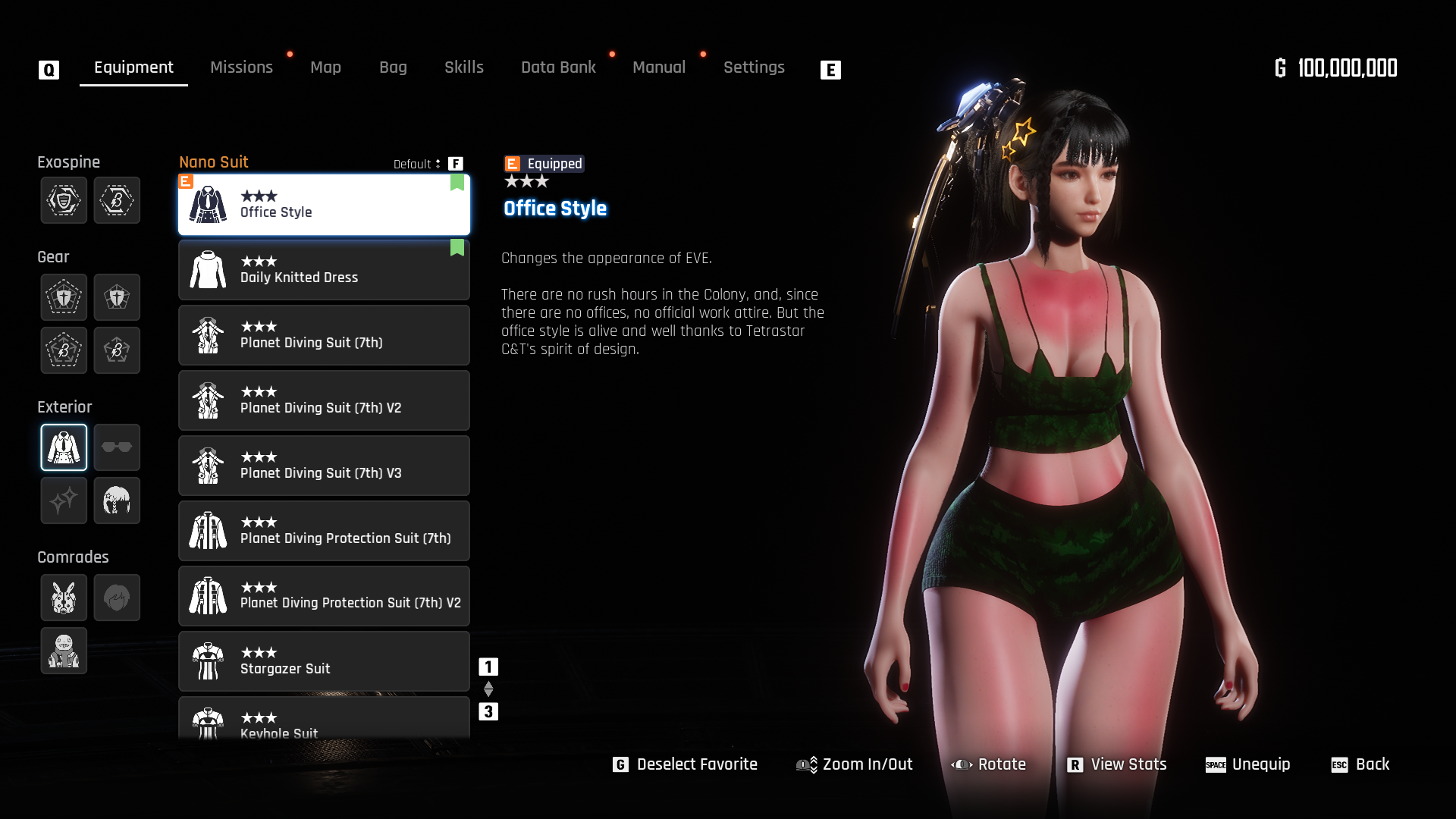Switch to the Missions tab

tap(241, 67)
